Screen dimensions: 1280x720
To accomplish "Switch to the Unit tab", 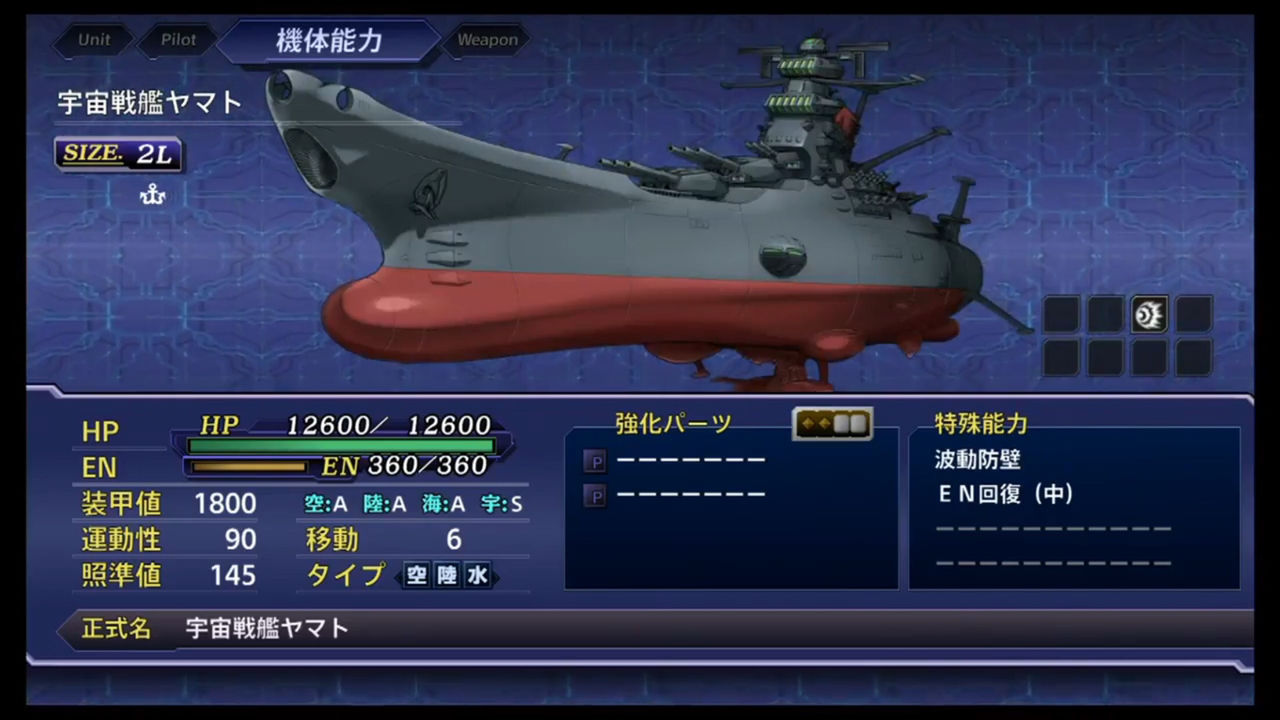I will tap(93, 41).
